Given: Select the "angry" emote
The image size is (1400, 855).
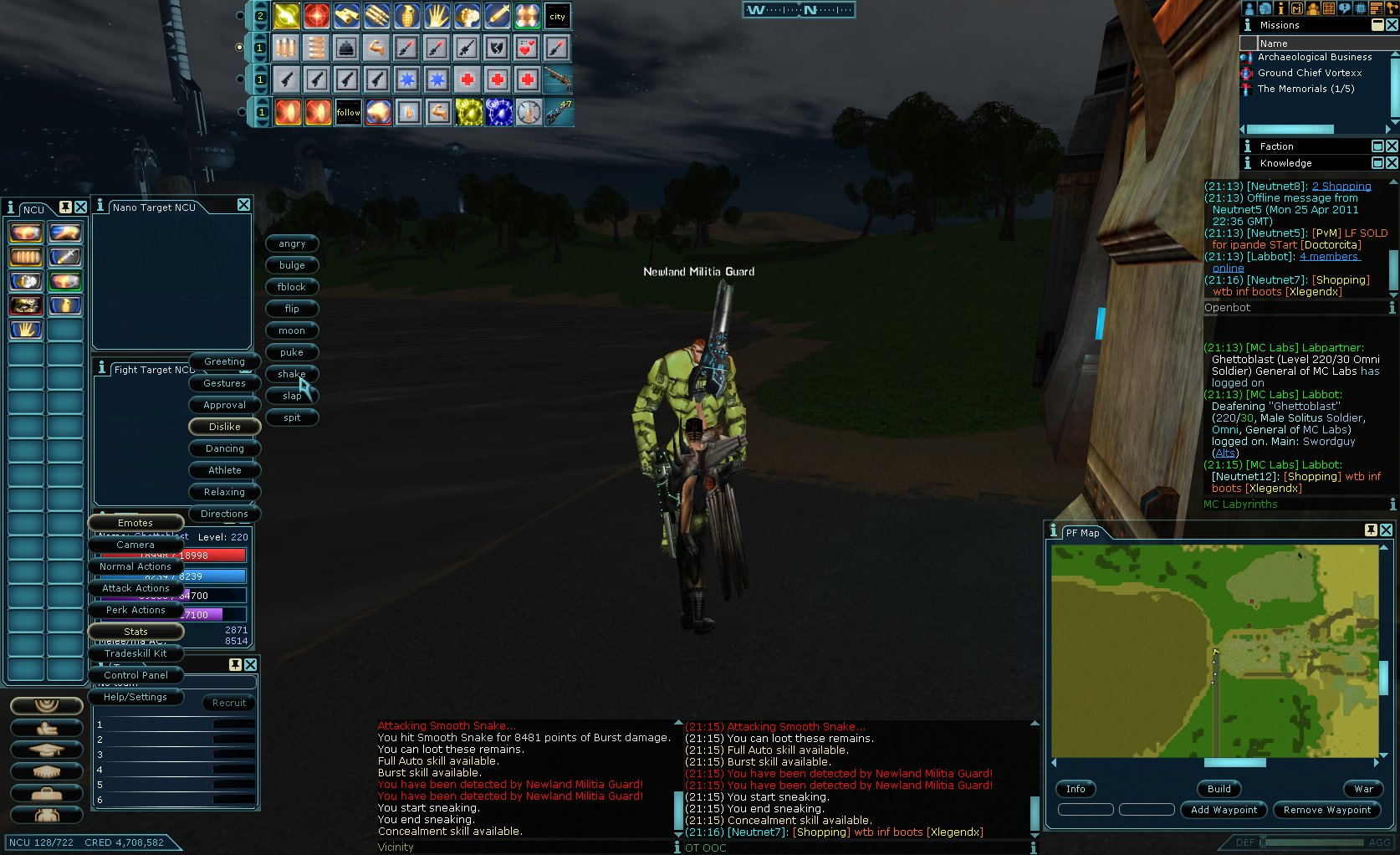Looking at the screenshot, I should 292,243.
